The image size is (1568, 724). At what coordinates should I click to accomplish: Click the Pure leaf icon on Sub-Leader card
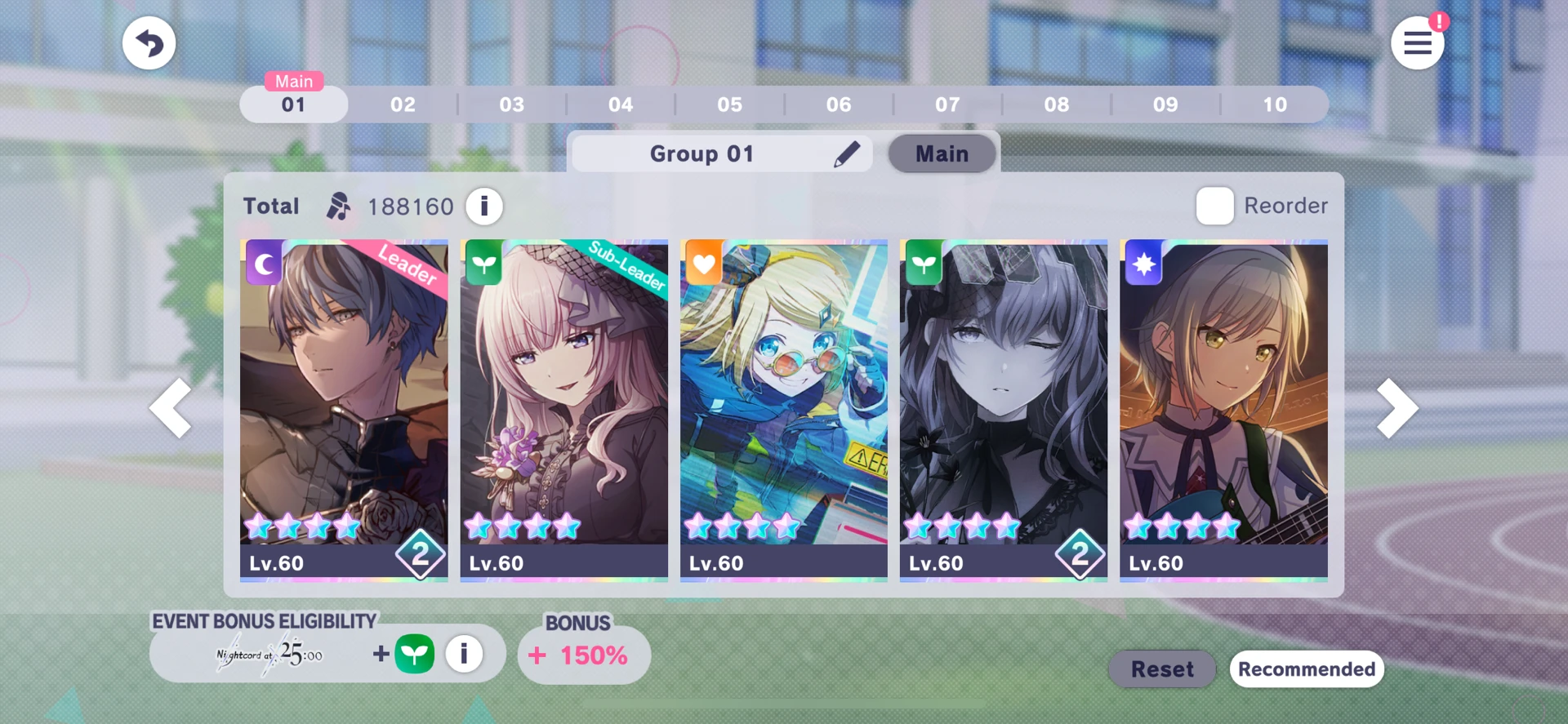pos(483,263)
